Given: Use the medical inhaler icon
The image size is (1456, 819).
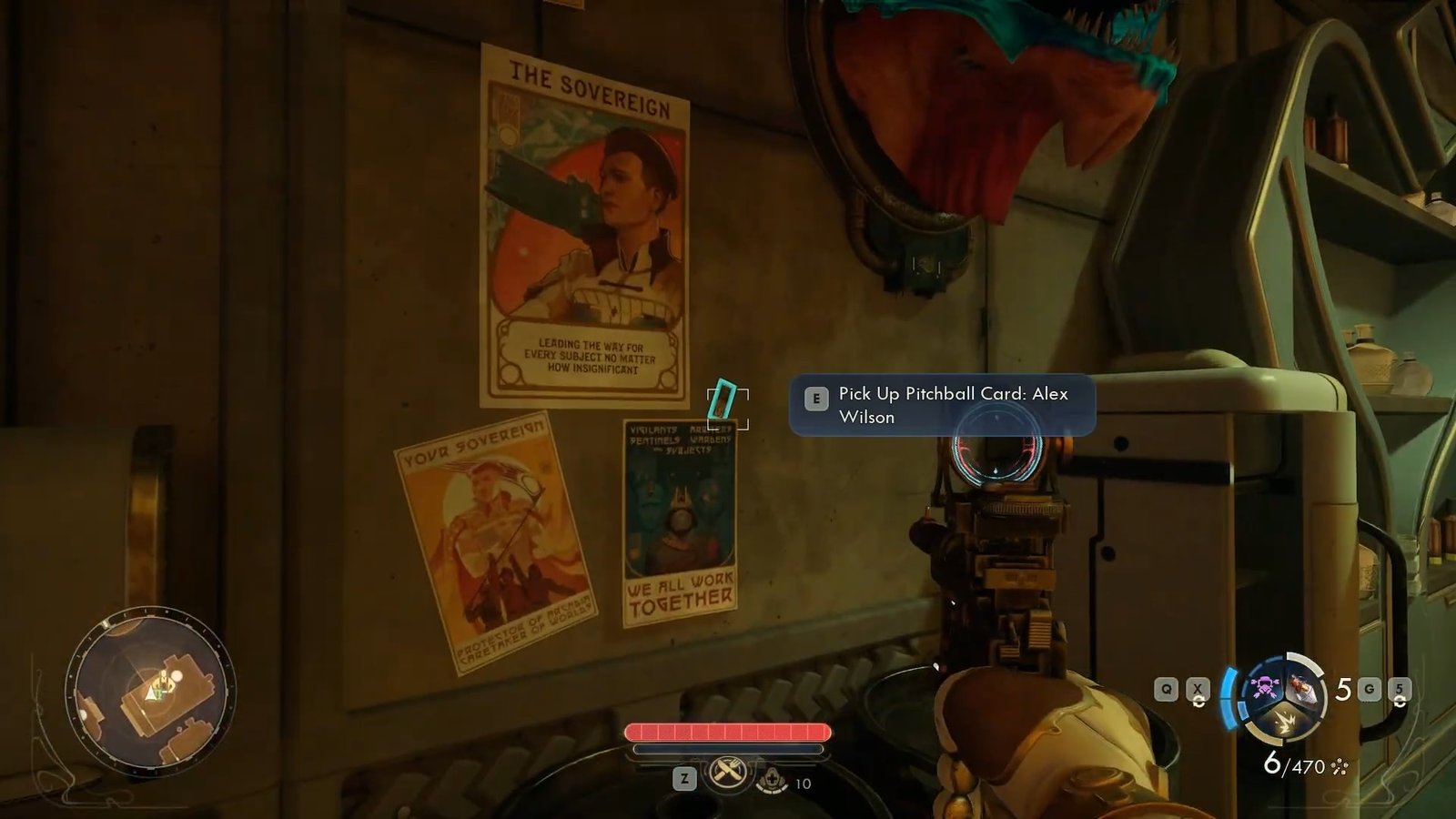Looking at the screenshot, I should (x=772, y=780).
